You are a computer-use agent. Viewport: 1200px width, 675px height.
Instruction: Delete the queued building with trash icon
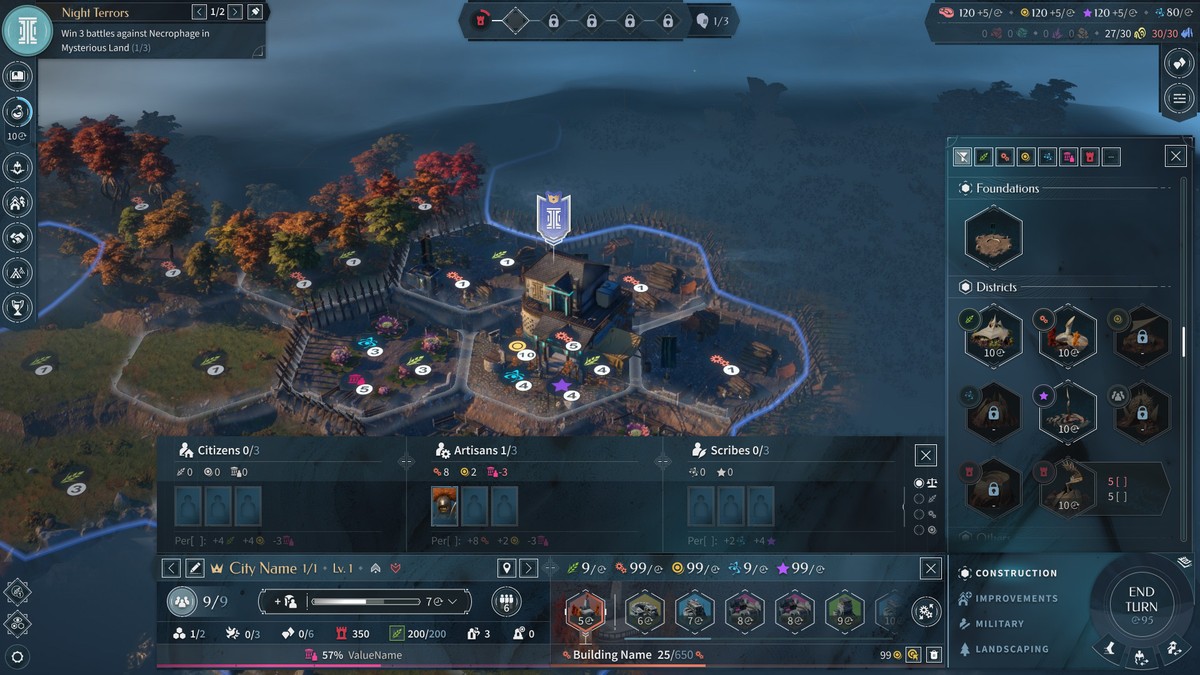[933, 655]
